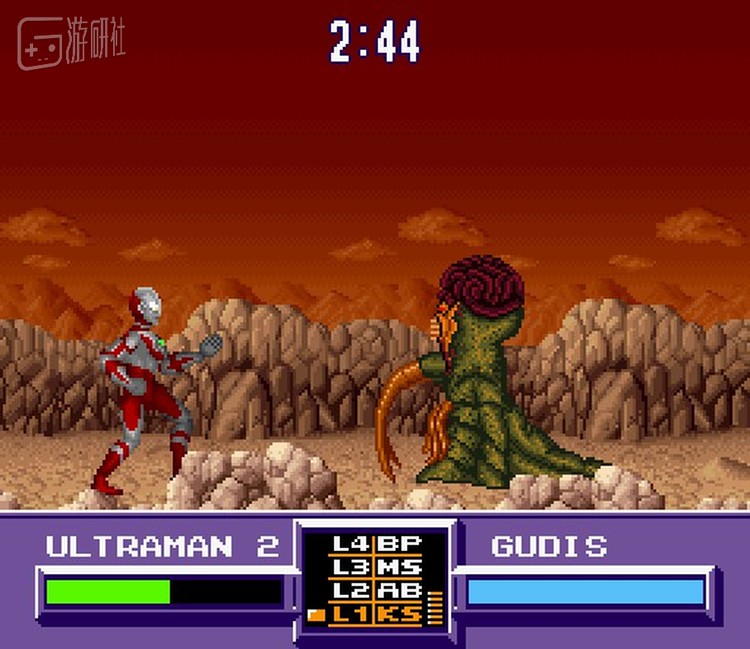Image resolution: width=750 pixels, height=649 pixels.
Task: Select the L4 BP special attack row
Action: [376, 545]
